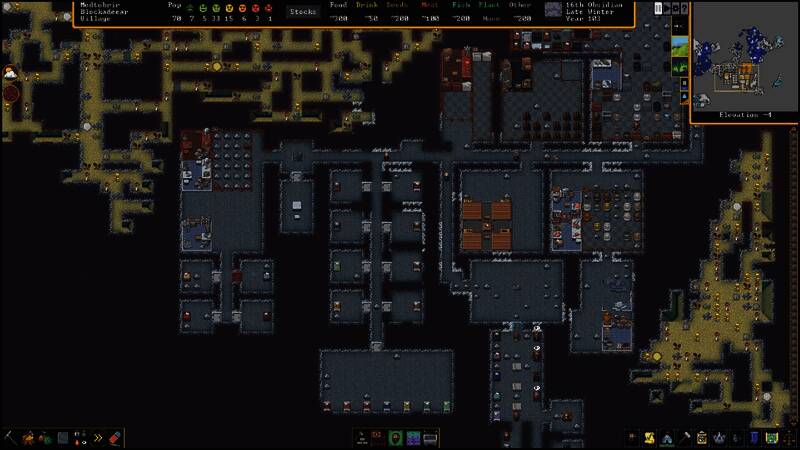
Task: Select the tree chopping designation tool
Action: pyautogui.click(x=28, y=438)
